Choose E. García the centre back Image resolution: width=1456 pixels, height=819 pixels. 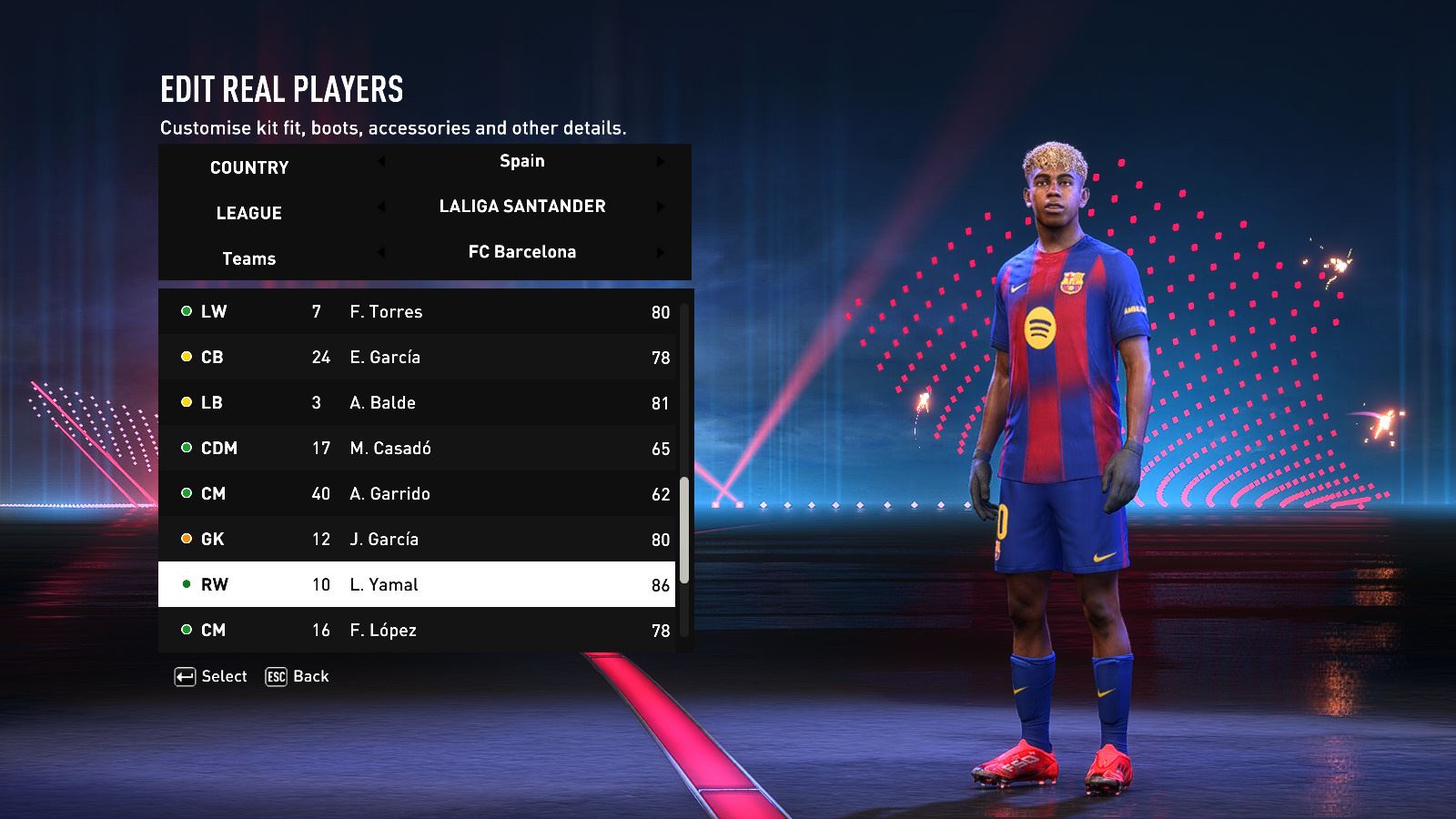[x=417, y=357]
